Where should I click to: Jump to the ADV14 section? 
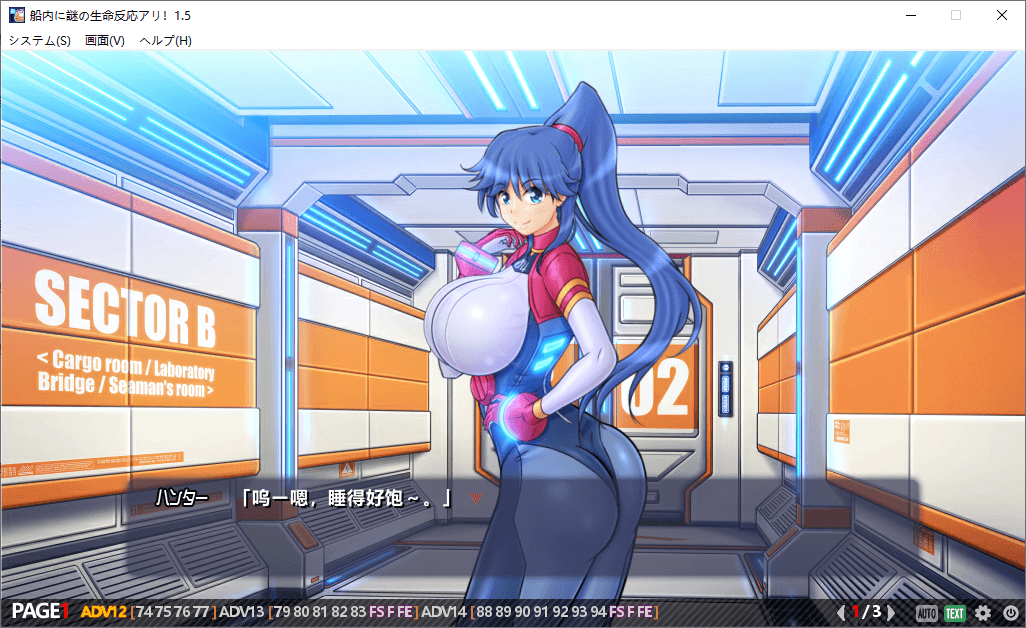[444, 612]
